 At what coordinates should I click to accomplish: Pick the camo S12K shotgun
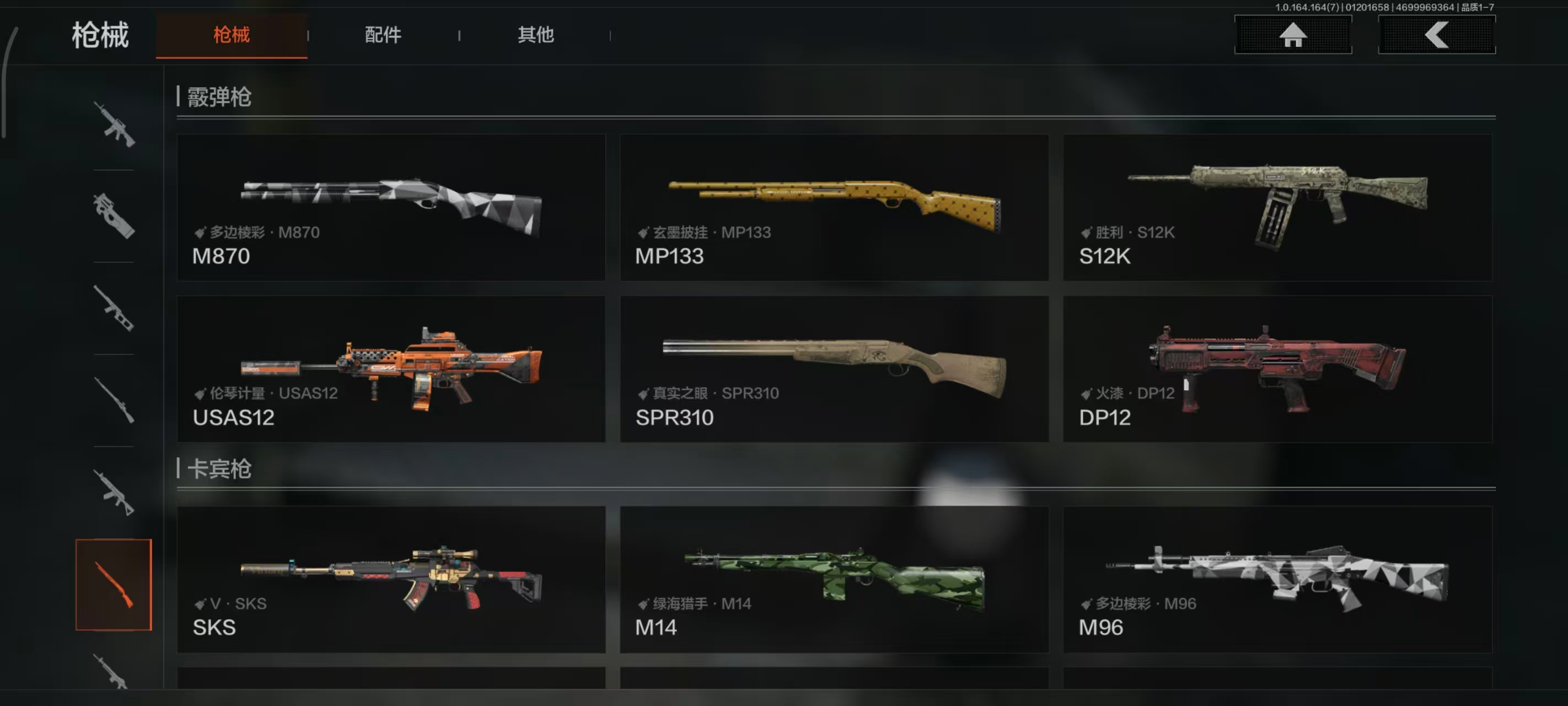[x=1277, y=207]
